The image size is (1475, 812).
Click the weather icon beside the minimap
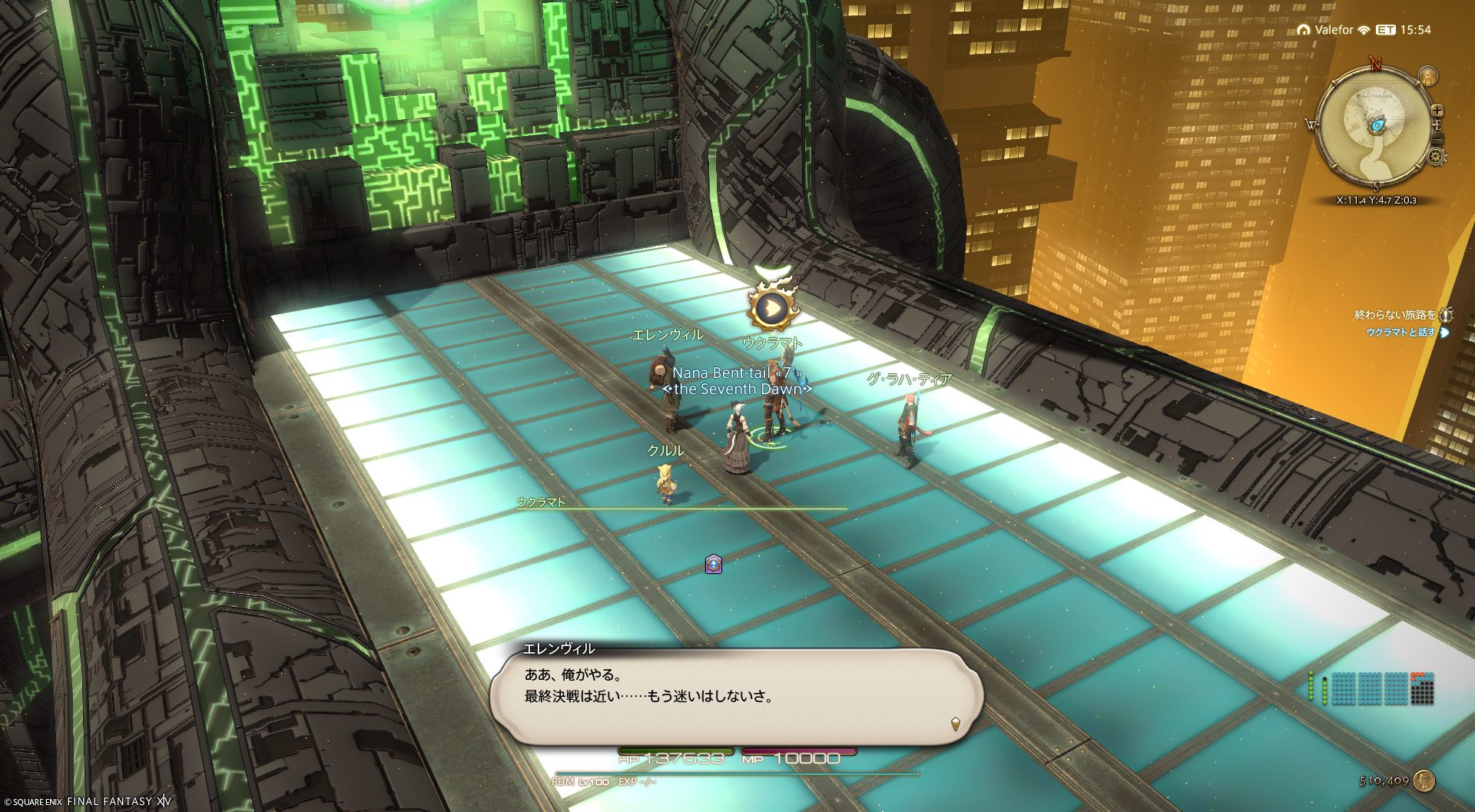pos(1428,76)
